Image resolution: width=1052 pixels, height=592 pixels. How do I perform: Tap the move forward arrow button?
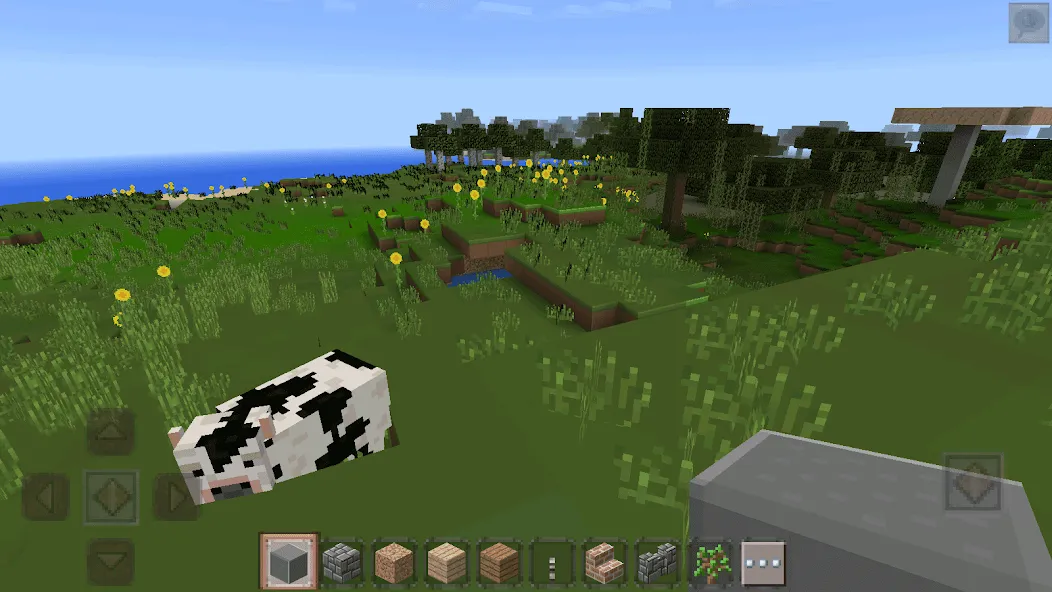[111, 432]
